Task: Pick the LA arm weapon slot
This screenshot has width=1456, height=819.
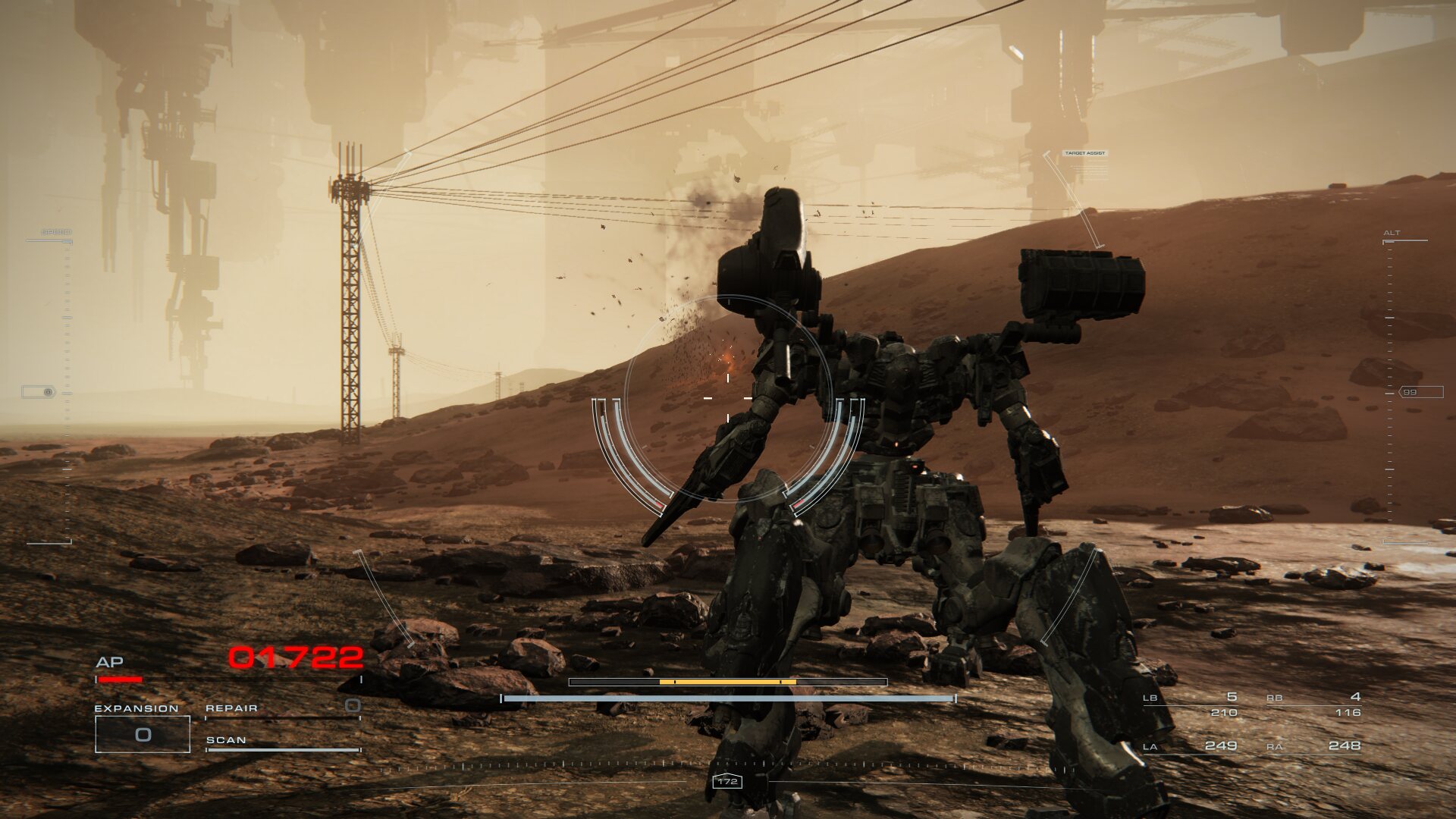Action: (1191, 746)
